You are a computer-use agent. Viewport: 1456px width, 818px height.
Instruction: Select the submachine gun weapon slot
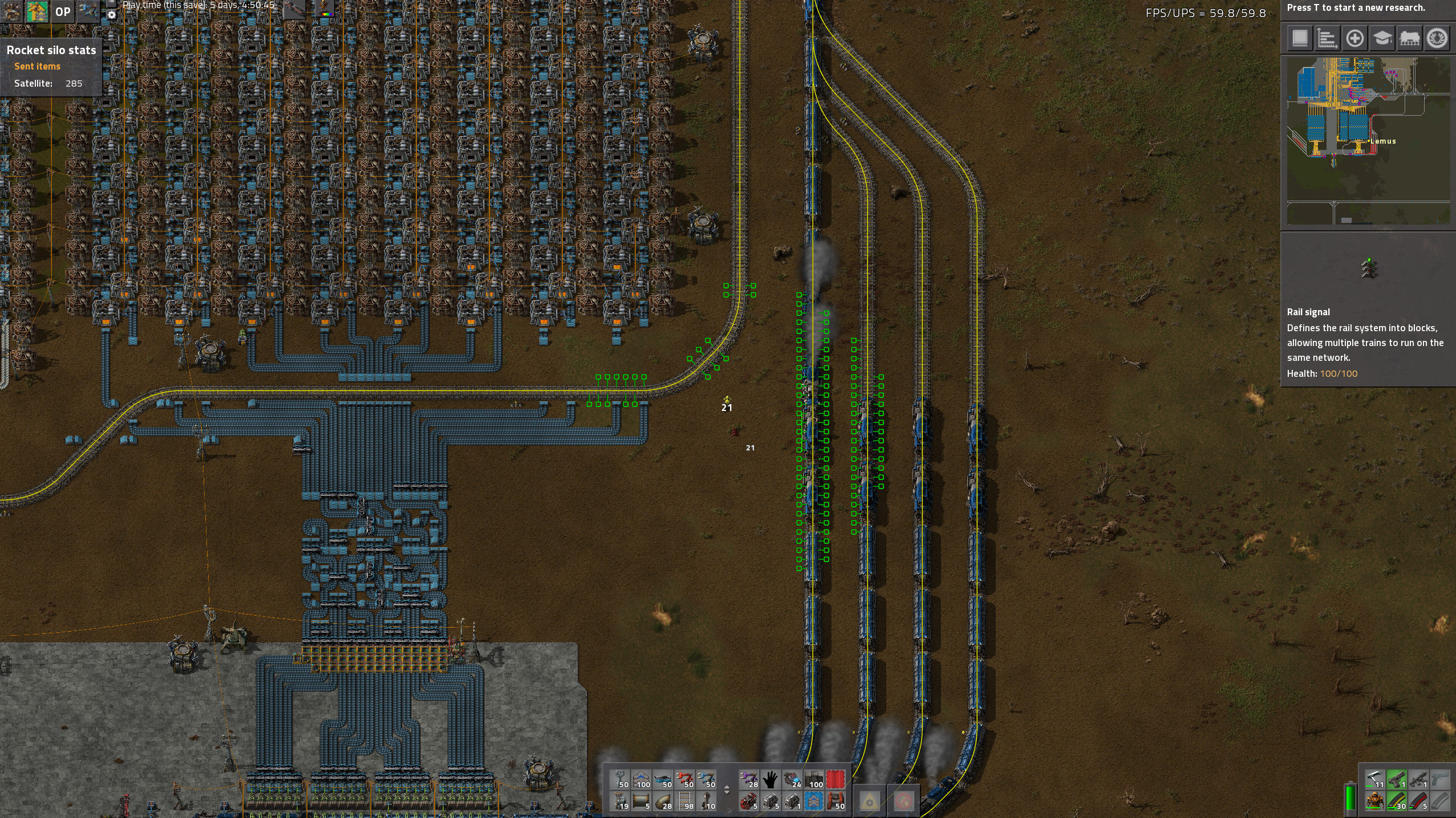click(x=1418, y=780)
